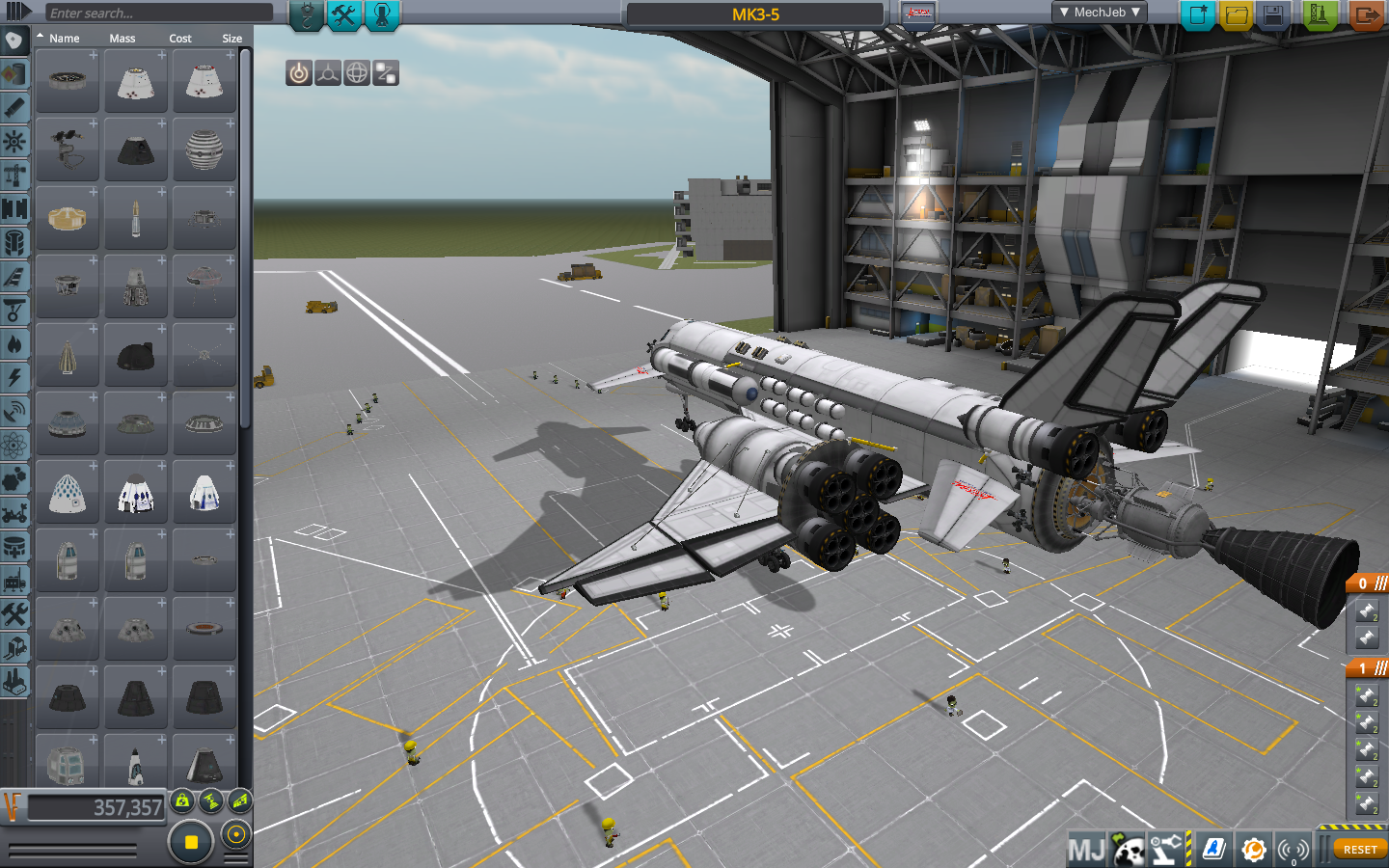Edit the craft name MK3-5
The image size is (1389, 868).
coord(755,14)
